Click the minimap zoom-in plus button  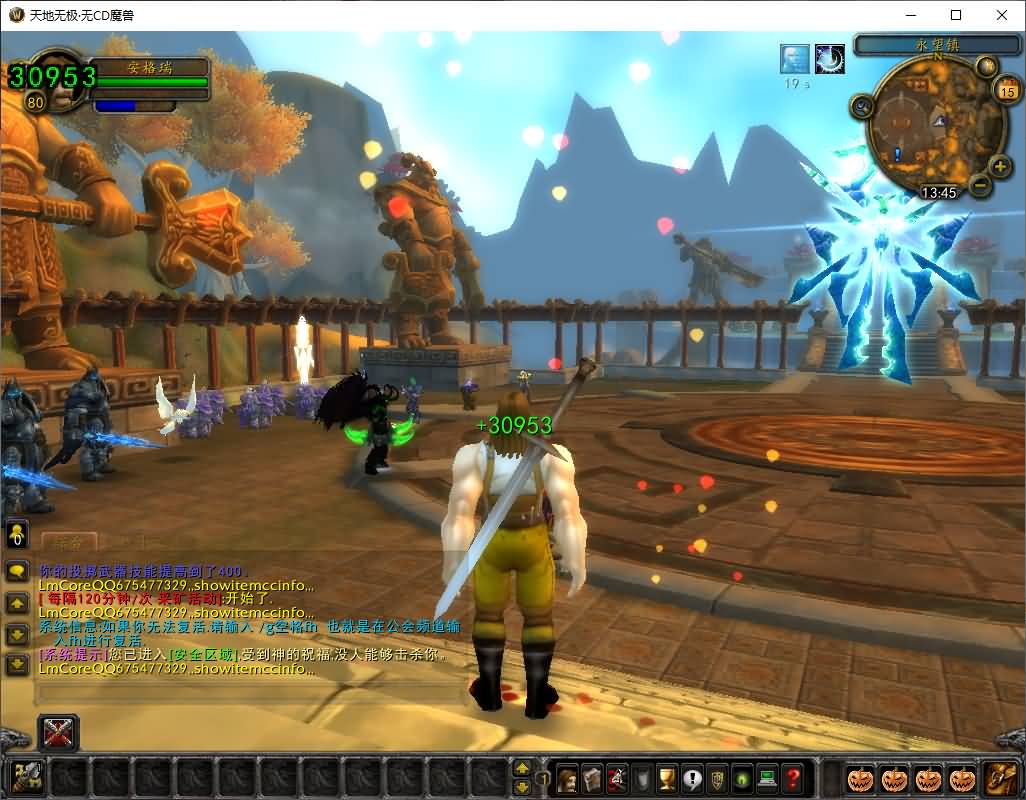(999, 166)
